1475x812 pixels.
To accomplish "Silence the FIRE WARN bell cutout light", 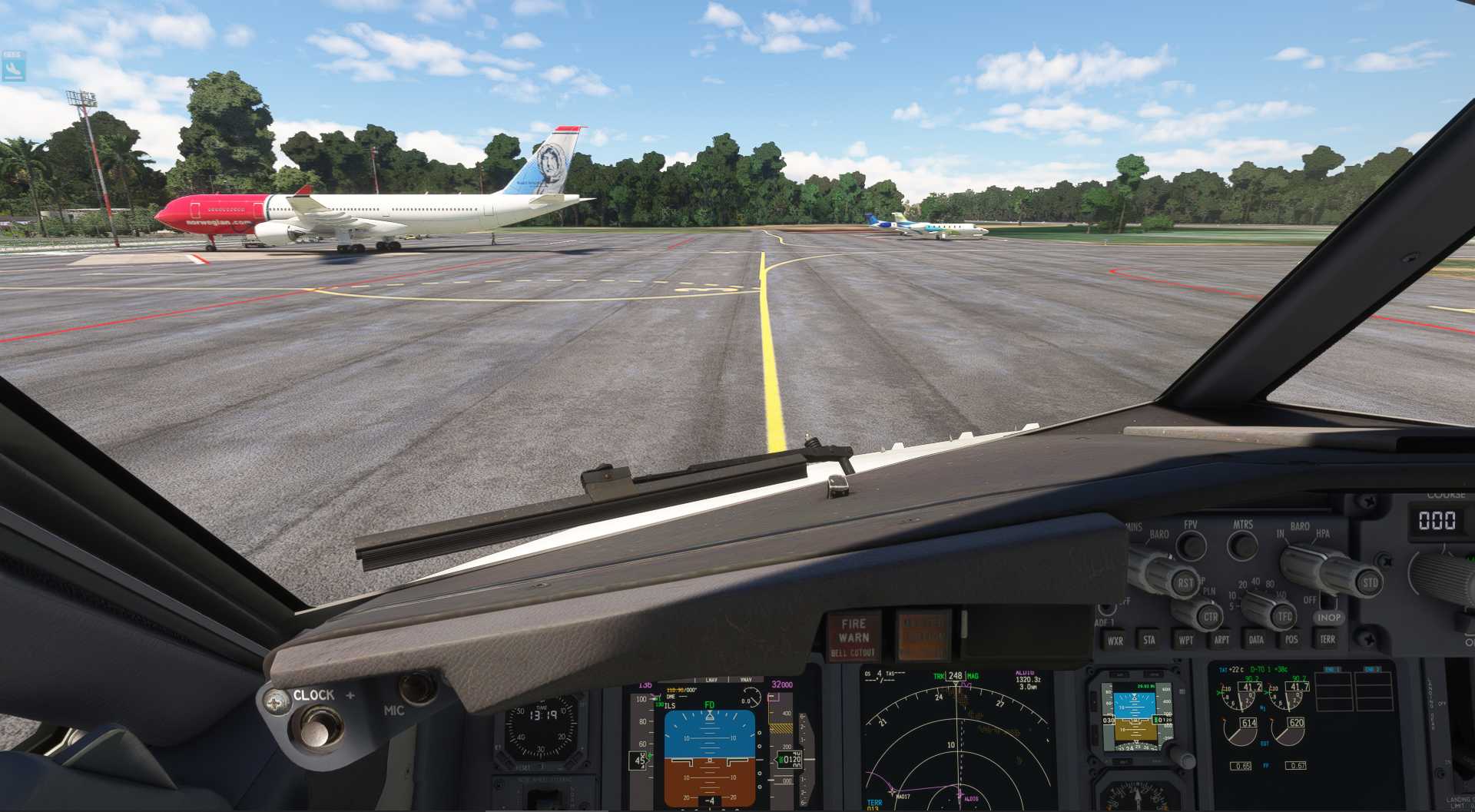I will [854, 637].
